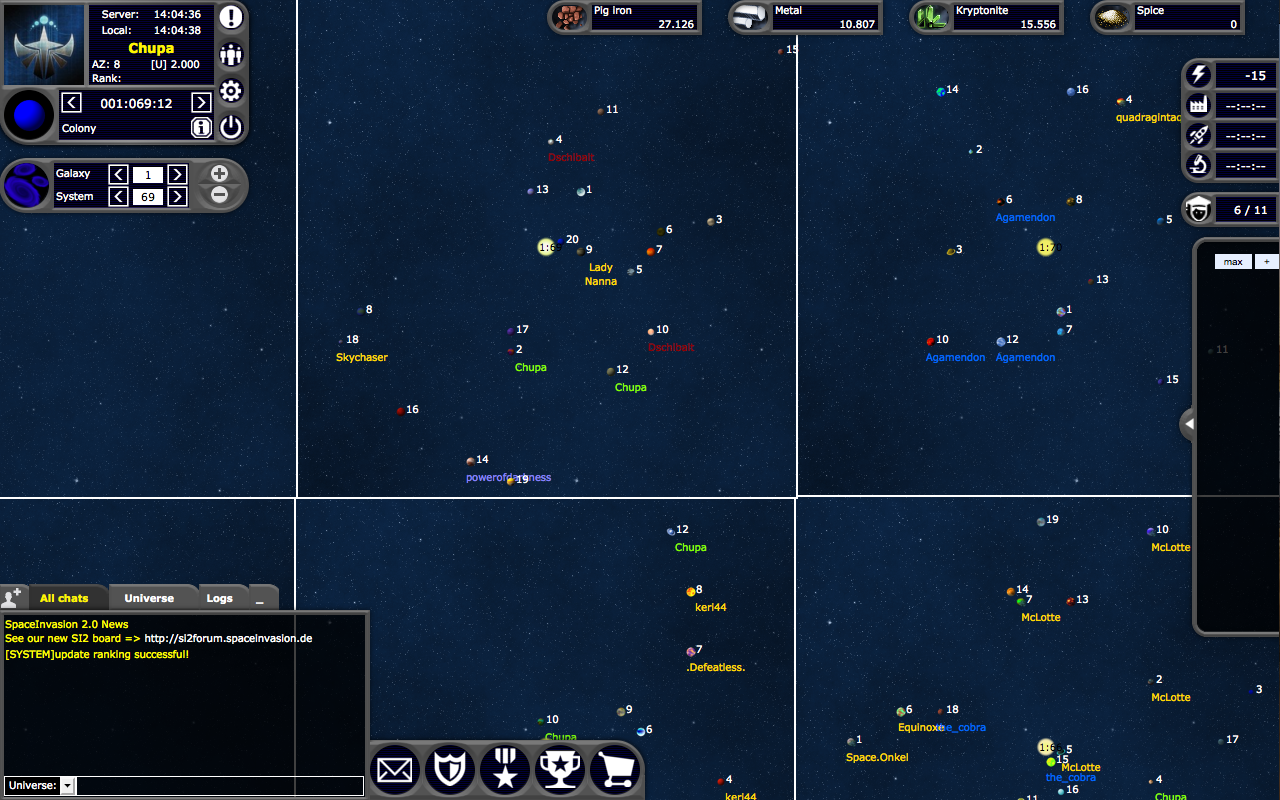Go to next system with Galaxy's right arrow
Viewport: 1280px width, 800px height.
click(177, 174)
